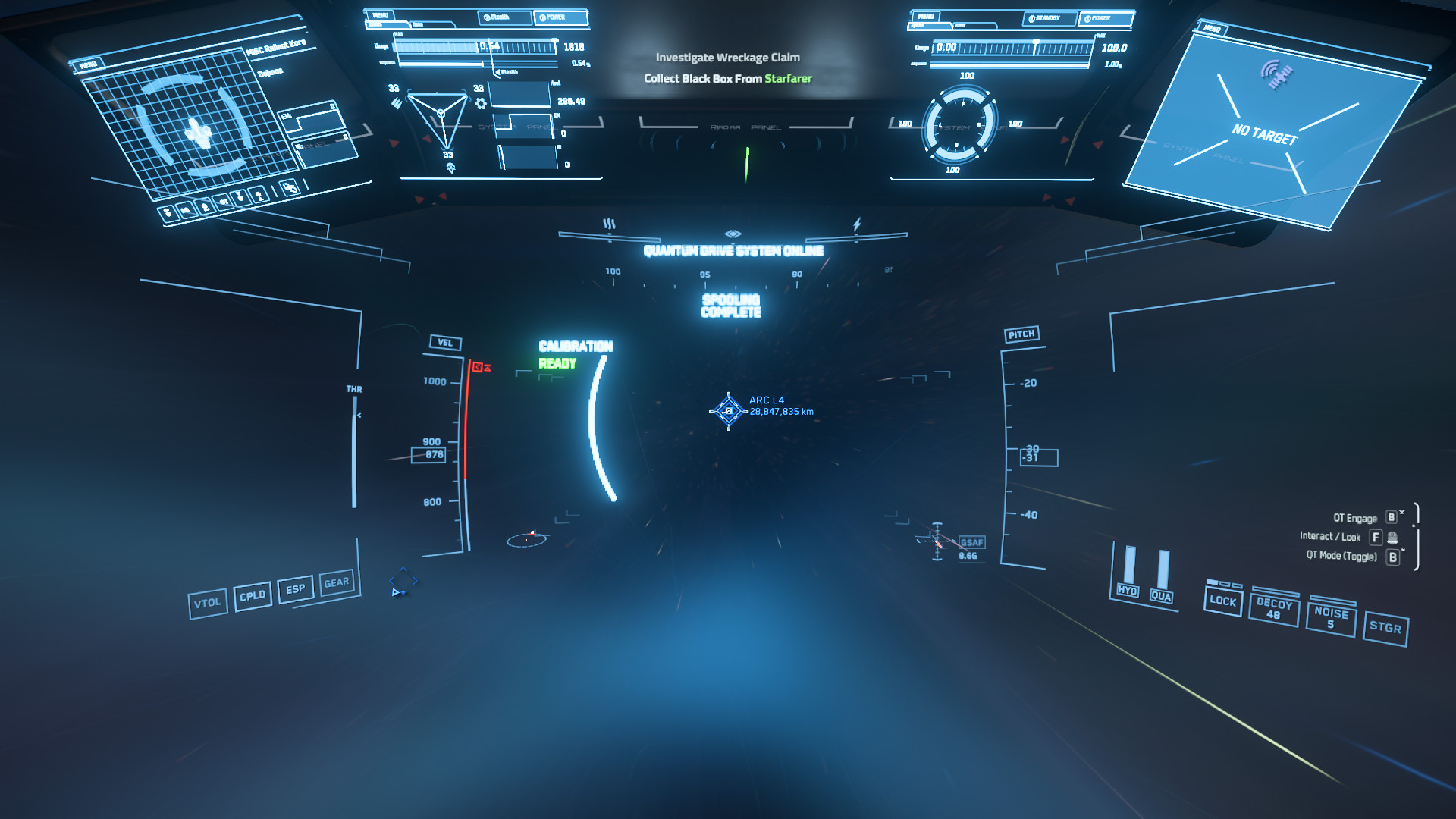Expand the QT Engage keybind chevron
Screen dimensions: 1456x819
point(1402,513)
